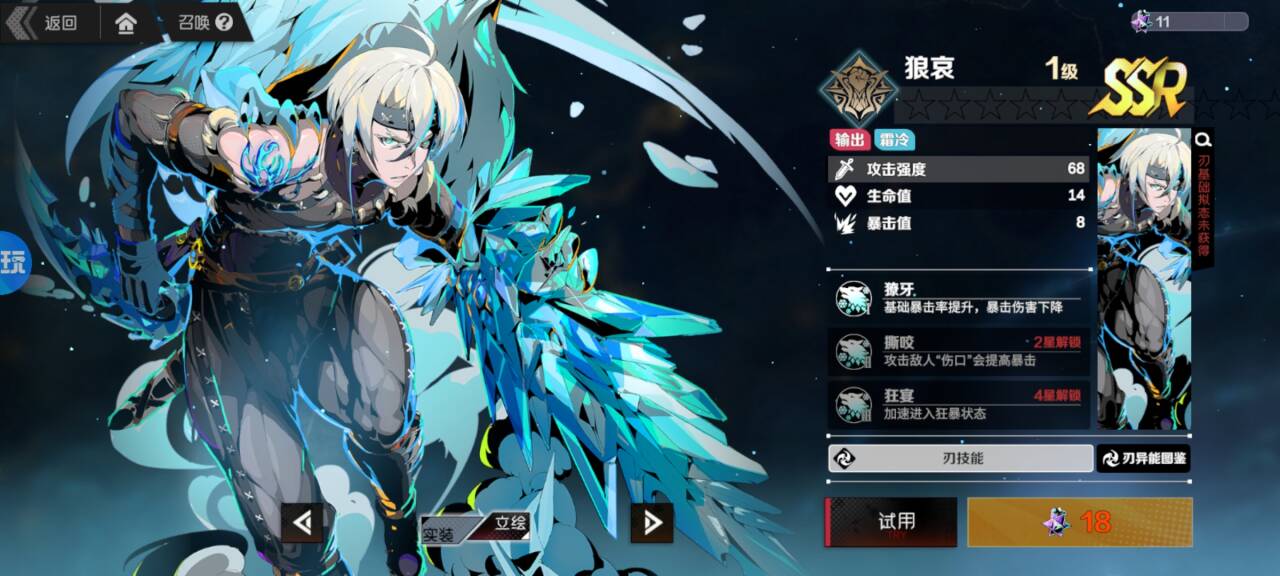The width and height of the screenshot is (1280, 576).
Task: Start the 试用 trial
Action: (x=891, y=522)
